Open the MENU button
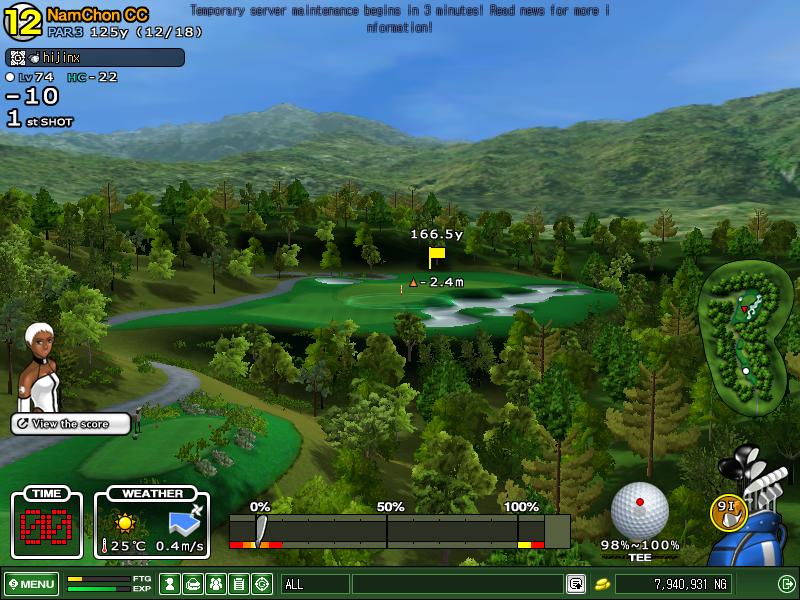 tap(32, 584)
